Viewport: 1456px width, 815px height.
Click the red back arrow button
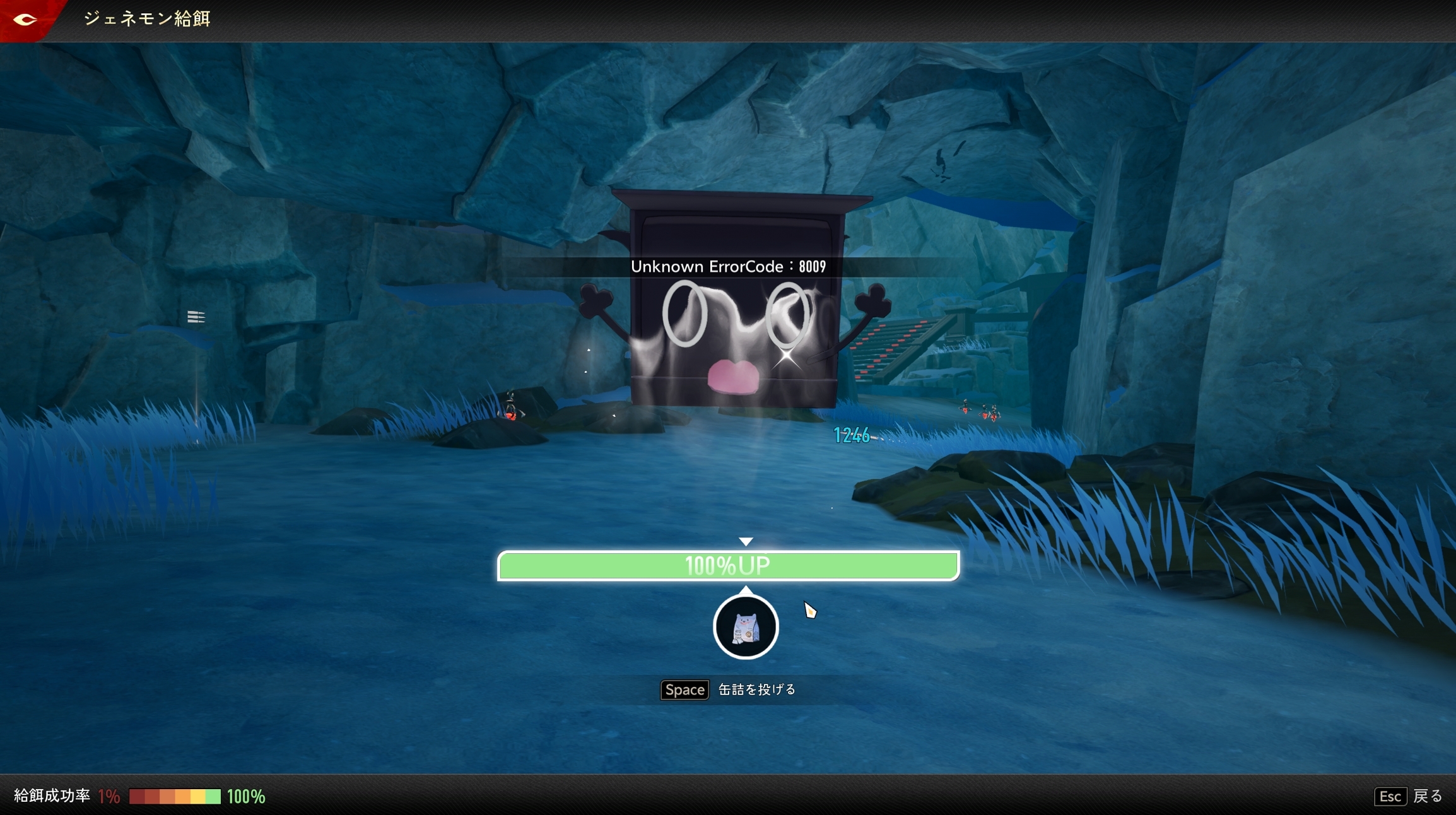click(25, 20)
